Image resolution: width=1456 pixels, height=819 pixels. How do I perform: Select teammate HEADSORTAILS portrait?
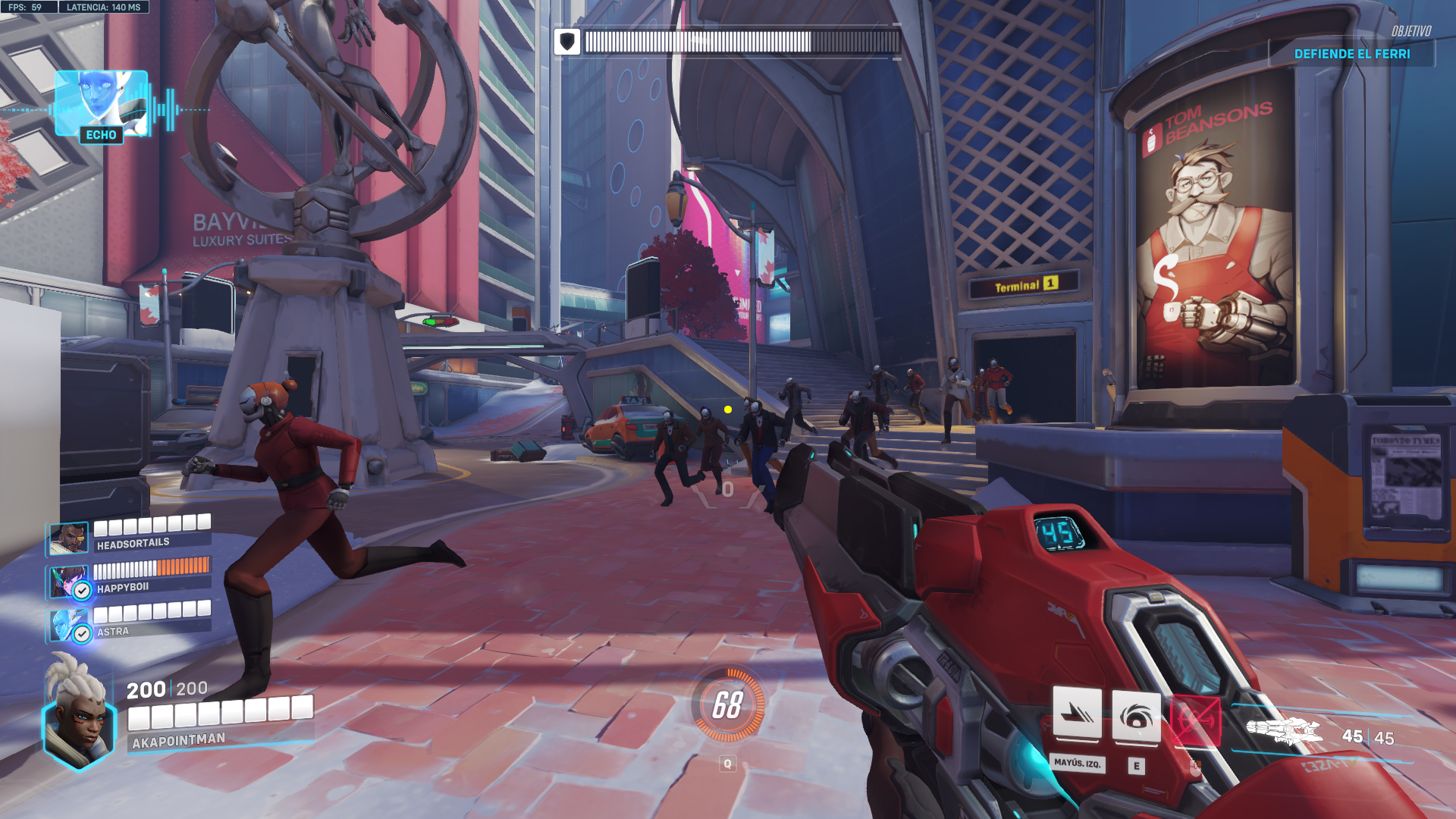coord(68,538)
